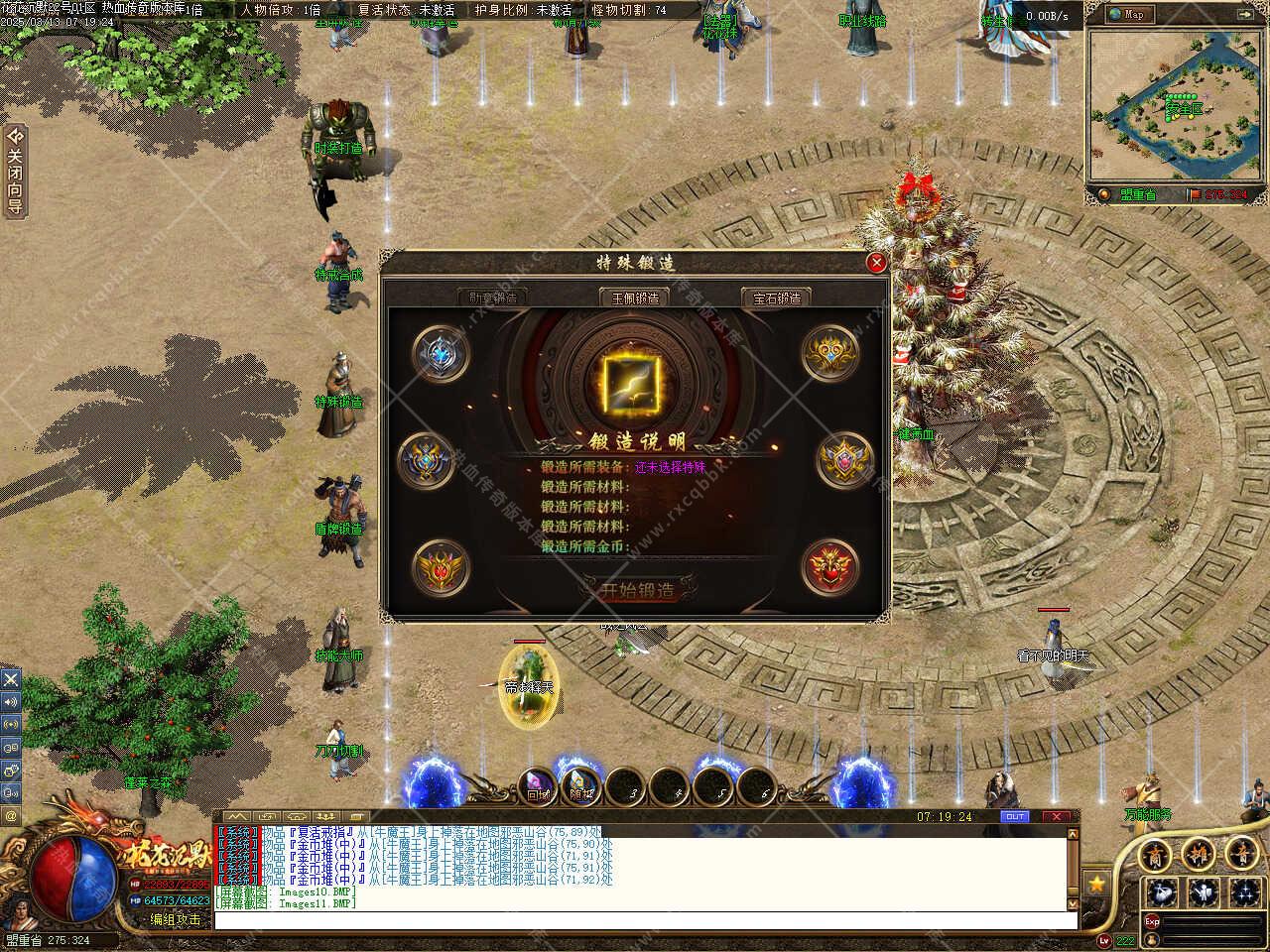Use the 回城 town return hotbar item
The image size is (1270, 952).
pyautogui.click(x=537, y=787)
